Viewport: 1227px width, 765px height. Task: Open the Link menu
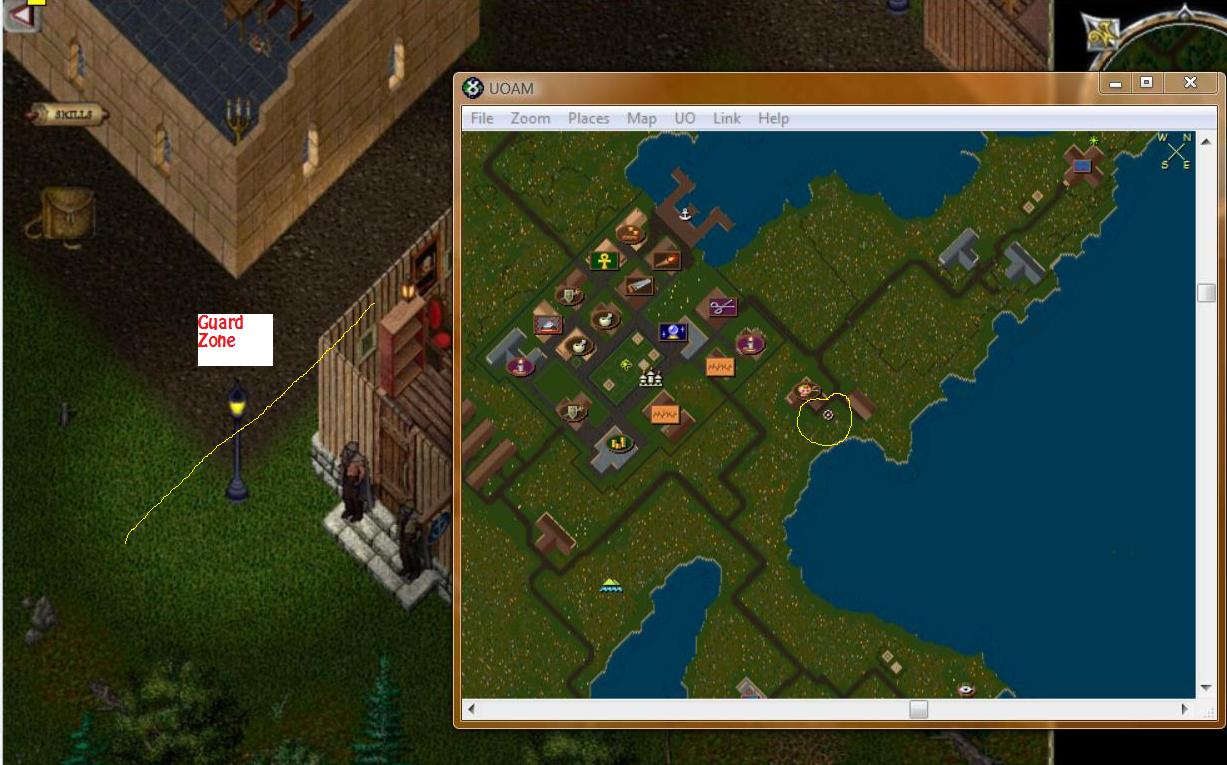[726, 118]
